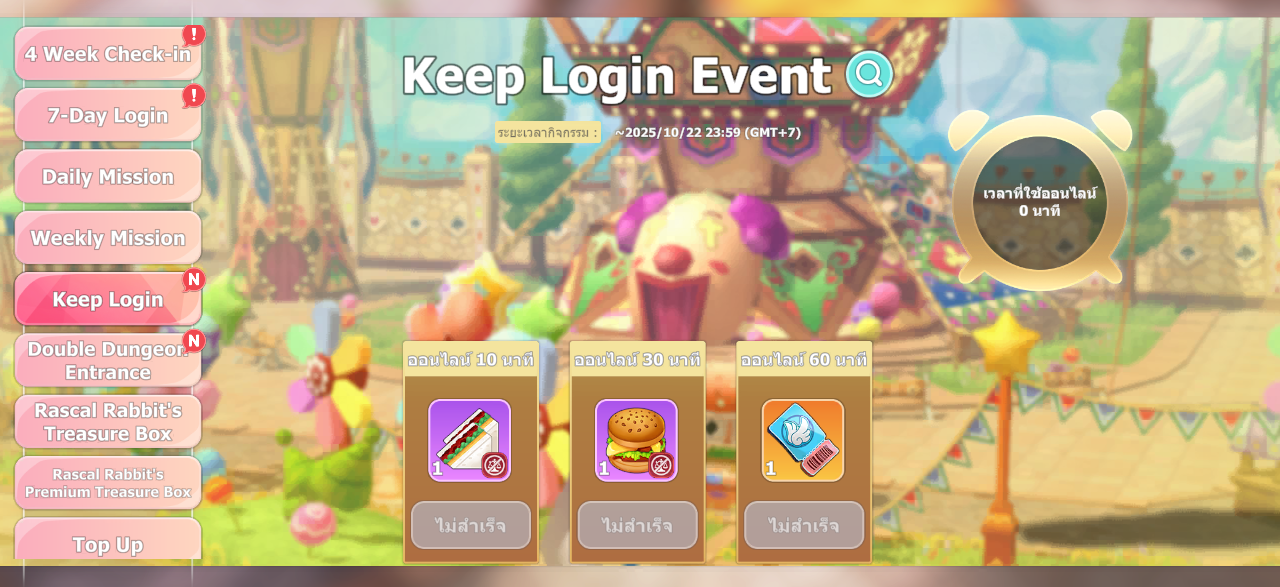Claim the 30-minute online reward button

point(637,525)
